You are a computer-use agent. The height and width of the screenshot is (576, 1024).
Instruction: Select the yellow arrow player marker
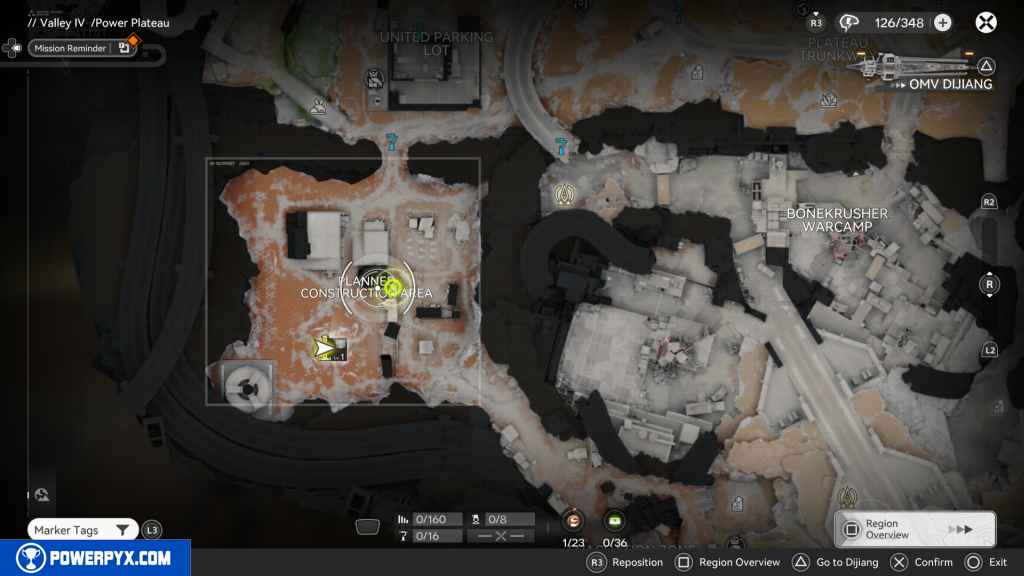coord(326,348)
